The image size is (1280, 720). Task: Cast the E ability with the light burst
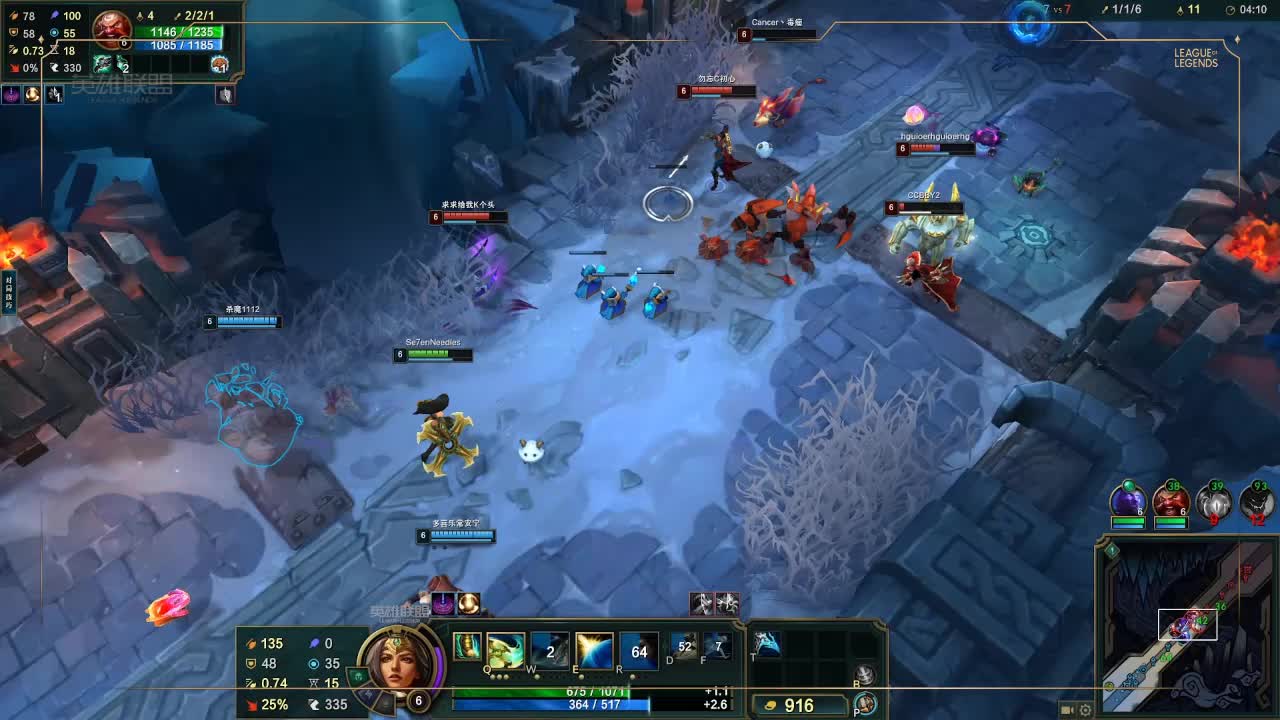594,651
